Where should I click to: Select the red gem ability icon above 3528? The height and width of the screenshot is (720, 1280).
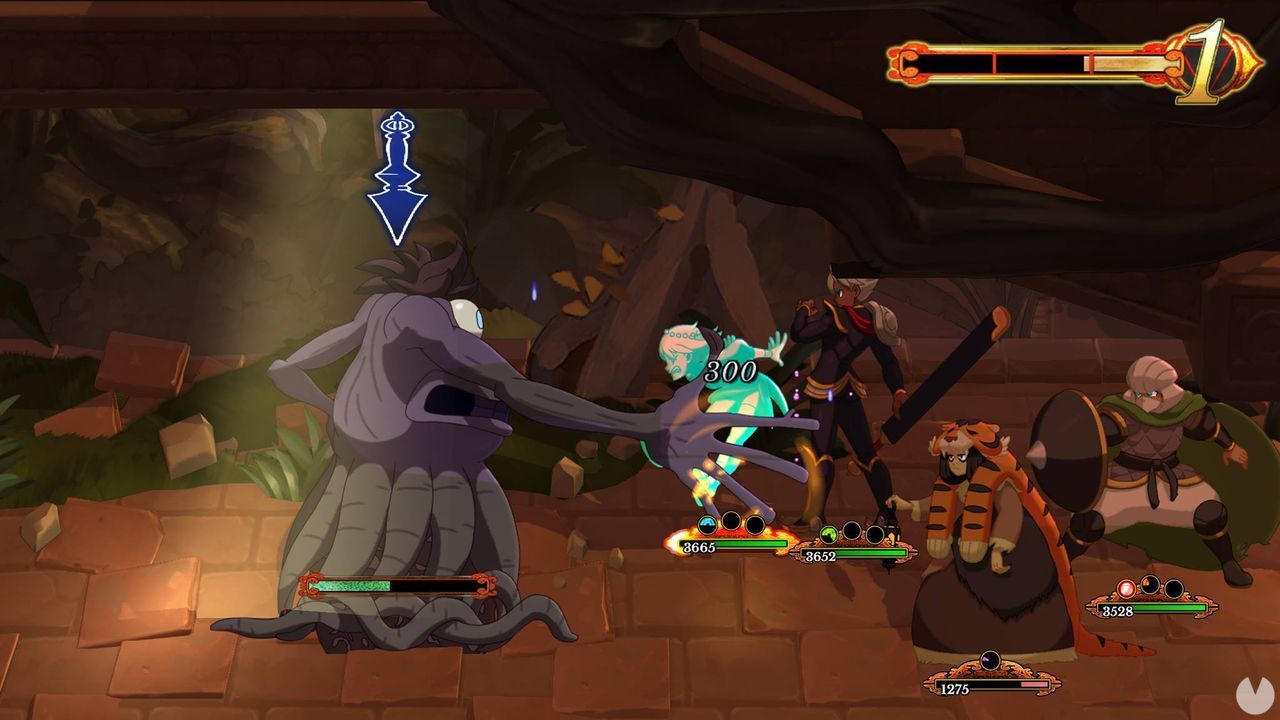[1126, 588]
